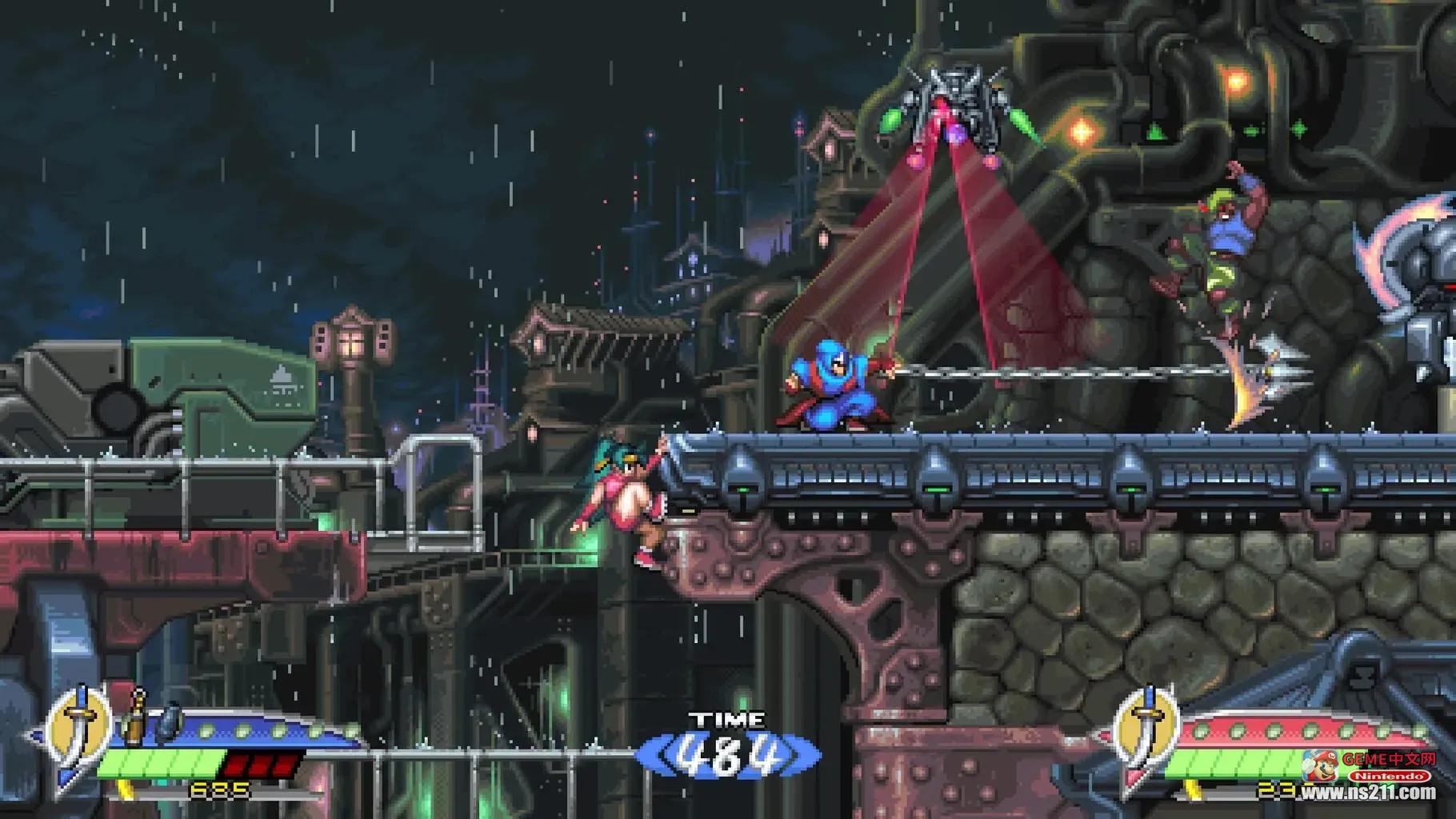1456x819 pixels.
Task: Click the red Nintendo logo badge
Action: 1388,776
